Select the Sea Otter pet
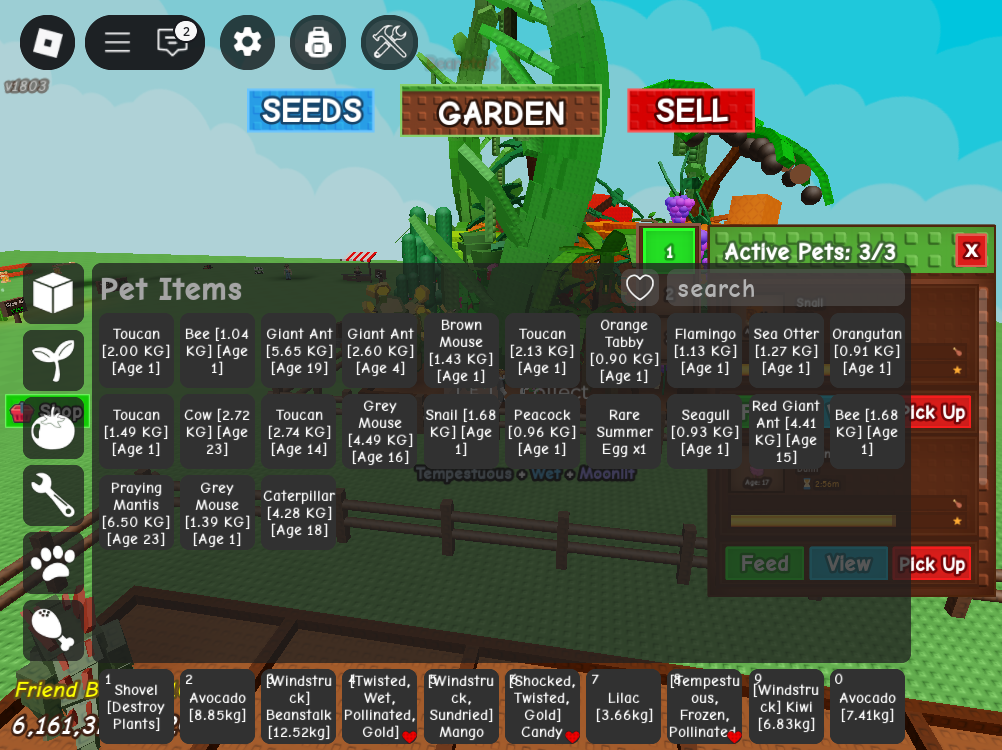 coord(786,351)
